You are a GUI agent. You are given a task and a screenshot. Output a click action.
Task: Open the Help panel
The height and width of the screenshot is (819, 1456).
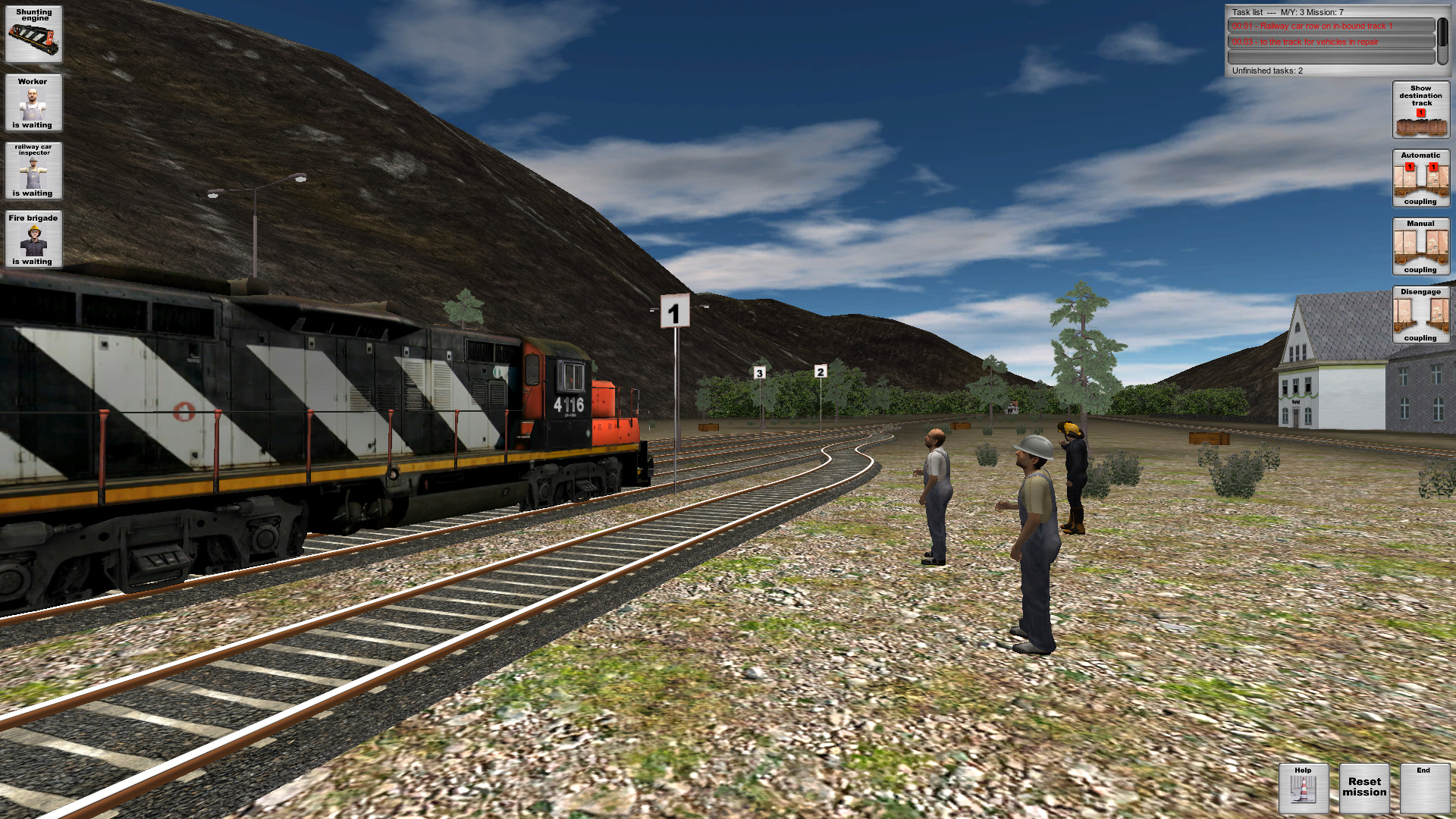1303,787
